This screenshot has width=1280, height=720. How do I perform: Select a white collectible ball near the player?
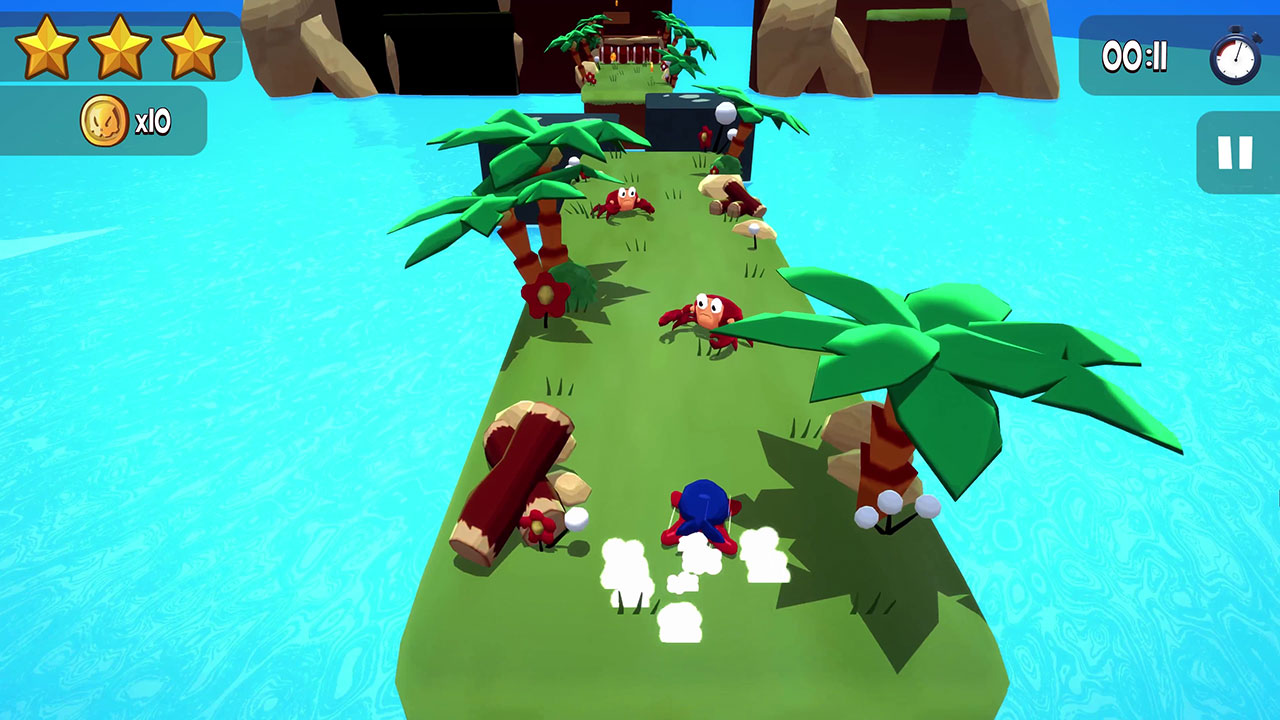(575, 520)
